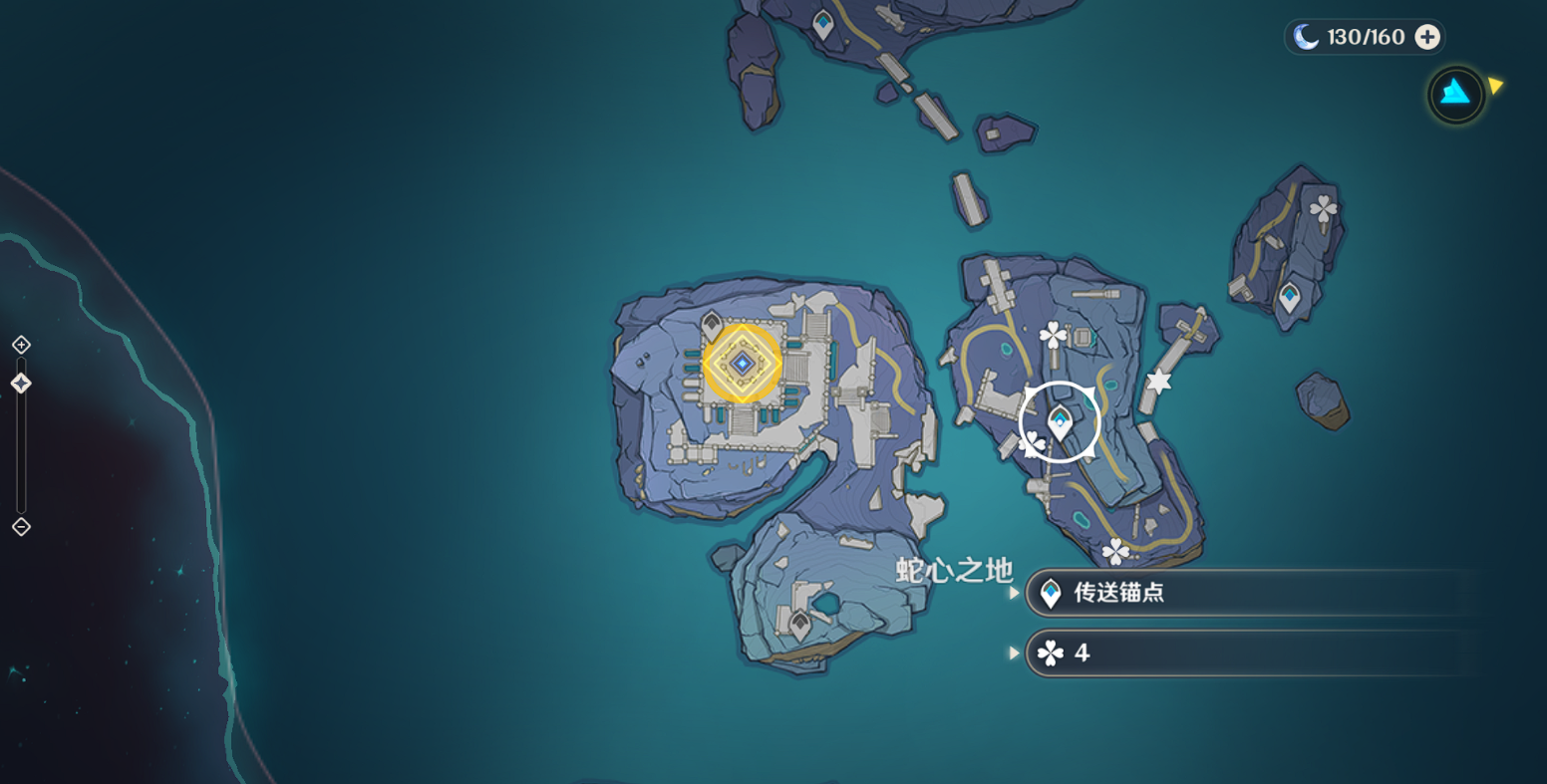Add more resin with the plus button
Viewport: 1547px width, 784px height.
1427,37
